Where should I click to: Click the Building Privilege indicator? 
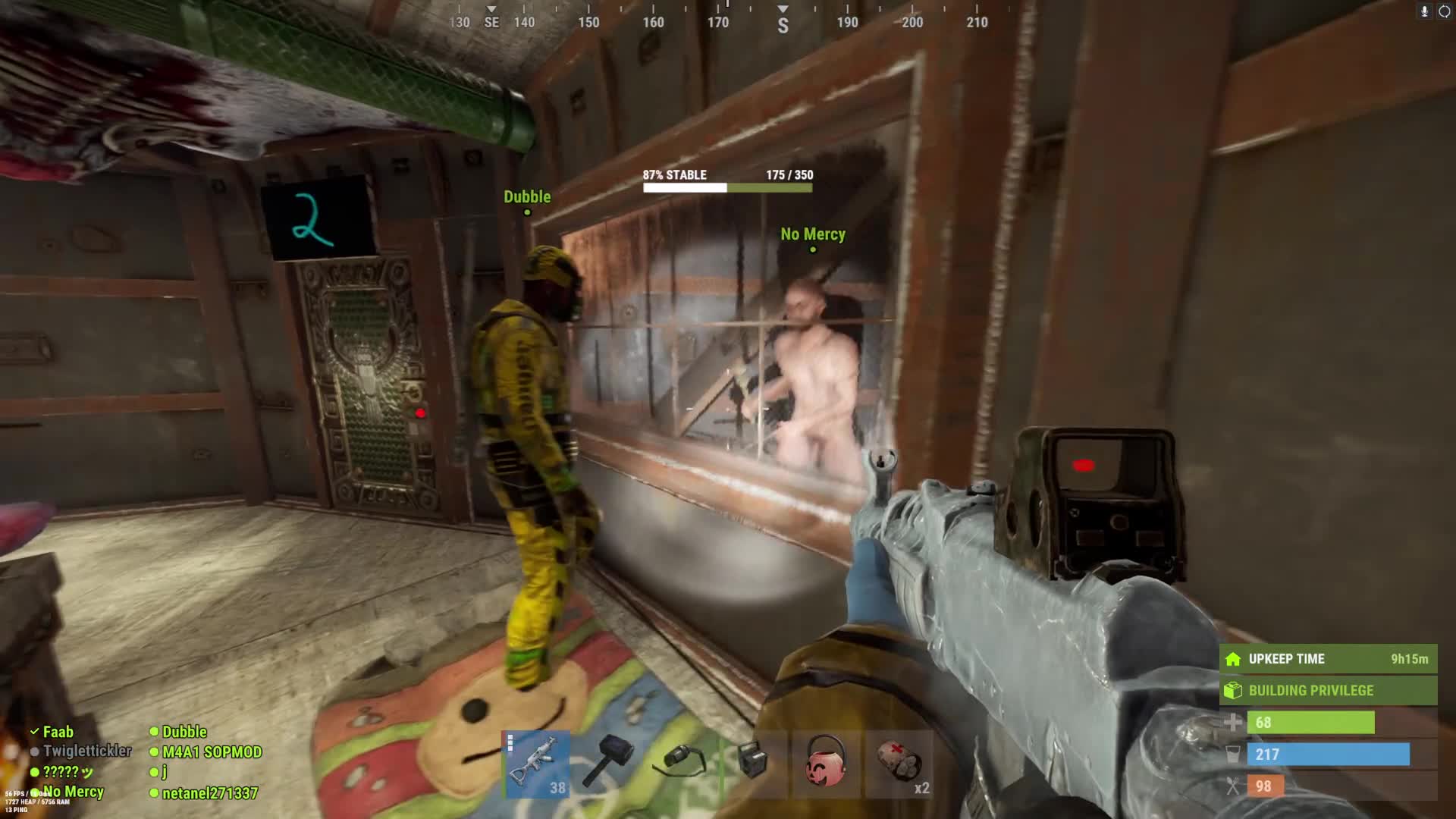coord(1328,690)
